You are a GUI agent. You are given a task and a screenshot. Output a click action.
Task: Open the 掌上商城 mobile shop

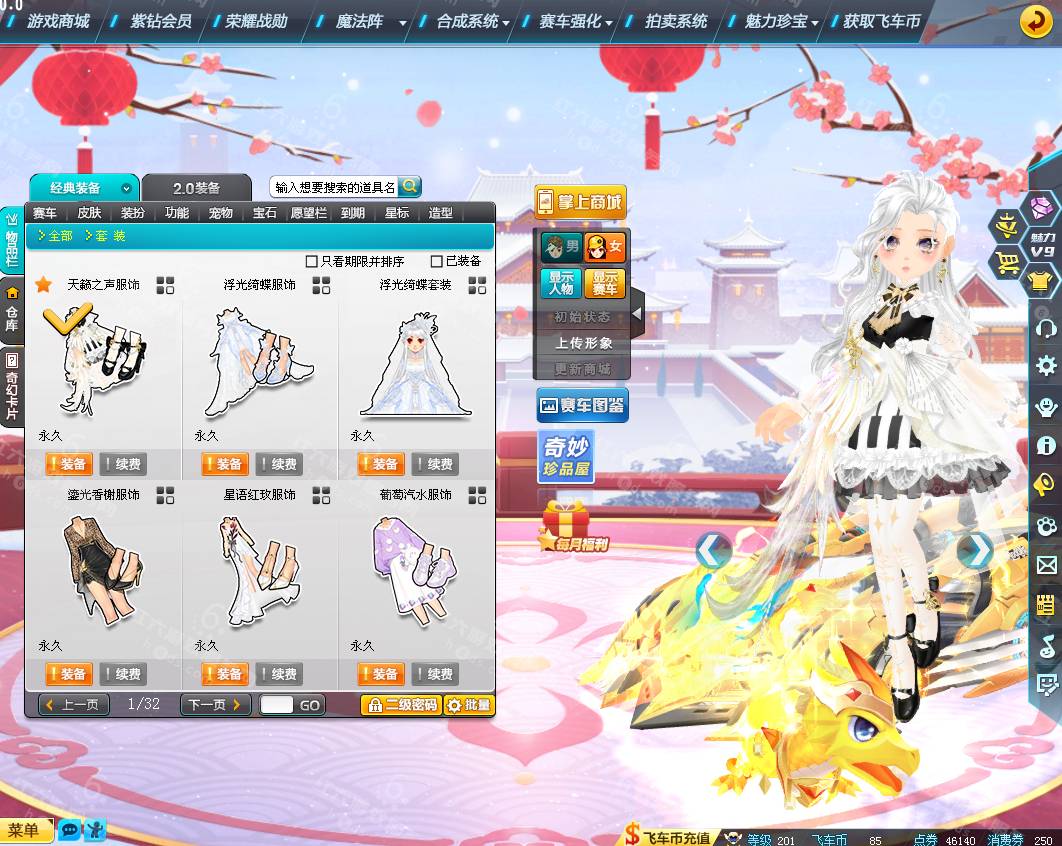[x=580, y=203]
